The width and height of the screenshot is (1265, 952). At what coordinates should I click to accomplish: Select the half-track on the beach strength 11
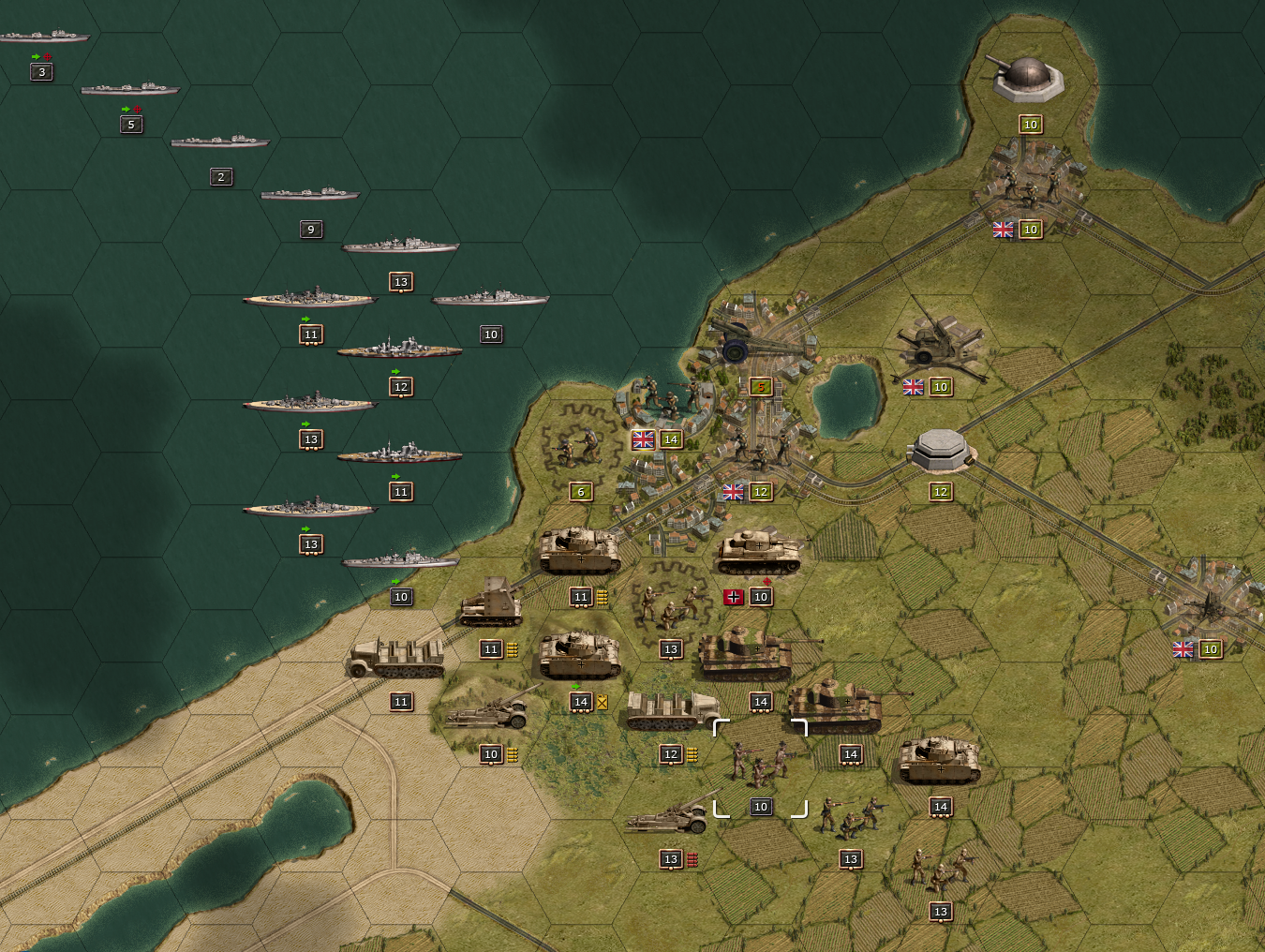tap(398, 658)
